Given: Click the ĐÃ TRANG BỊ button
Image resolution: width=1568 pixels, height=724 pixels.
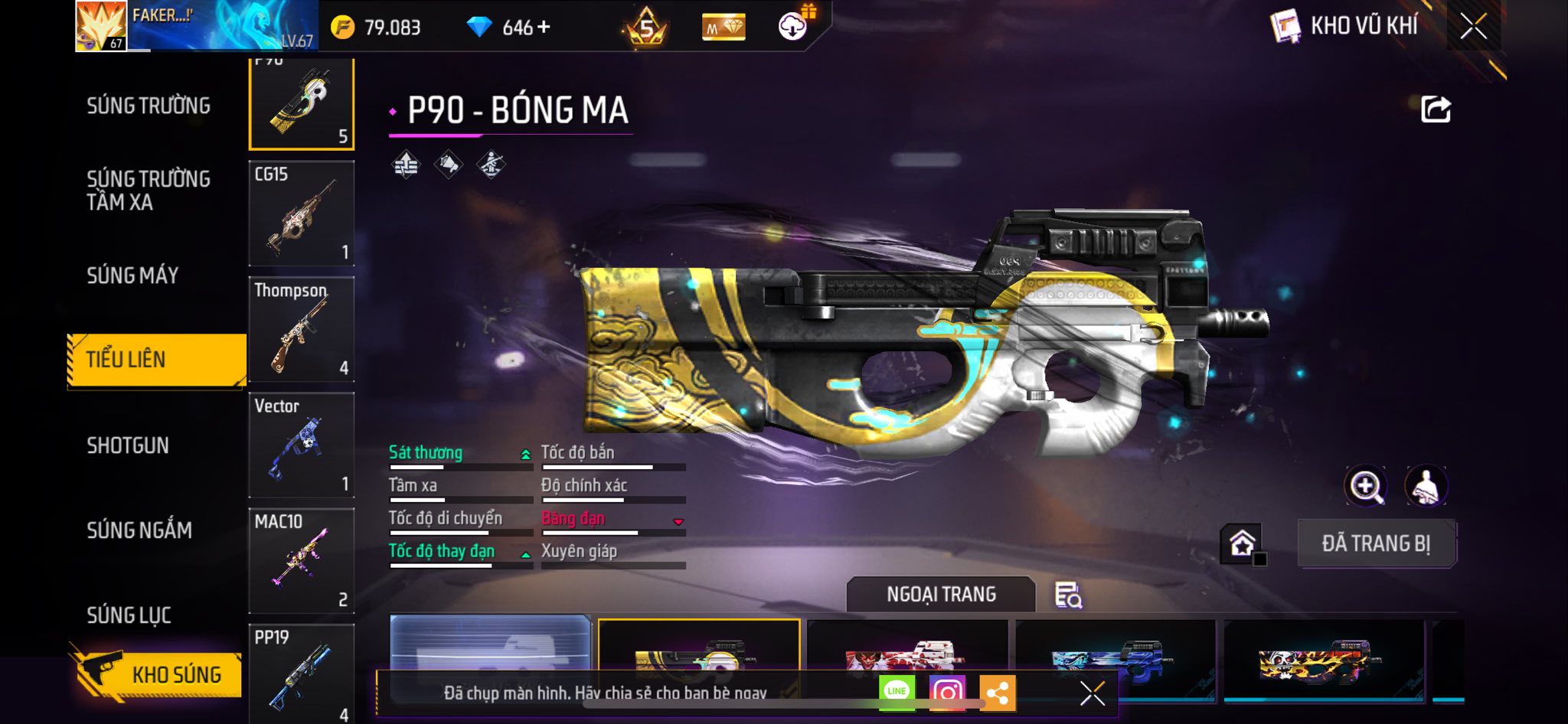Looking at the screenshot, I should pyautogui.click(x=1376, y=543).
